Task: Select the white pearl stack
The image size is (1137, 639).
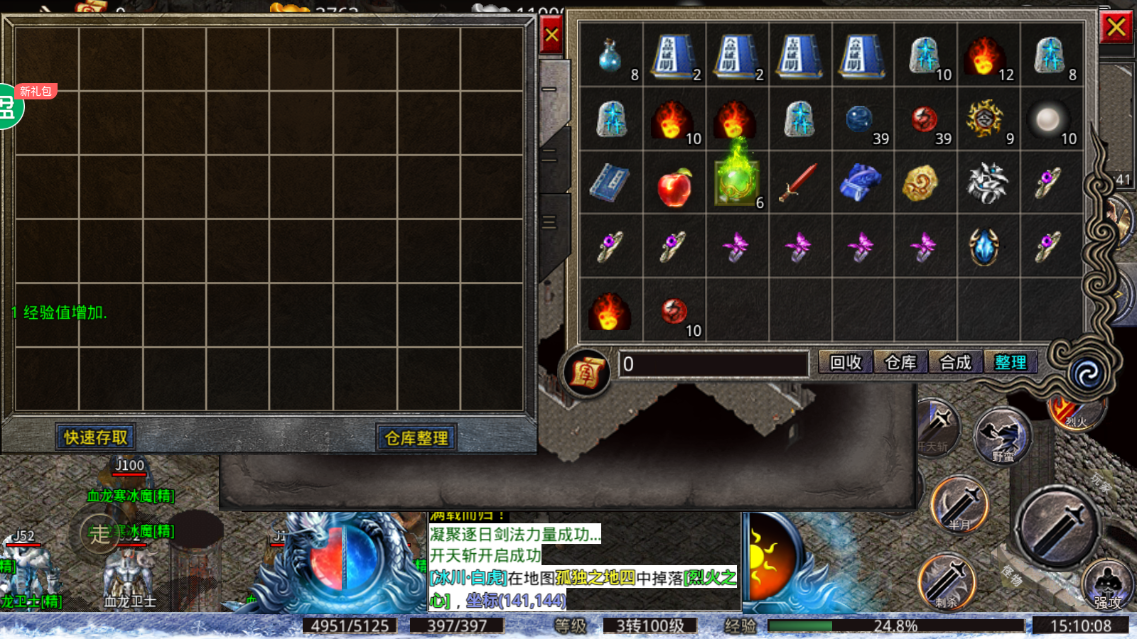Action: pyautogui.click(x=1049, y=120)
